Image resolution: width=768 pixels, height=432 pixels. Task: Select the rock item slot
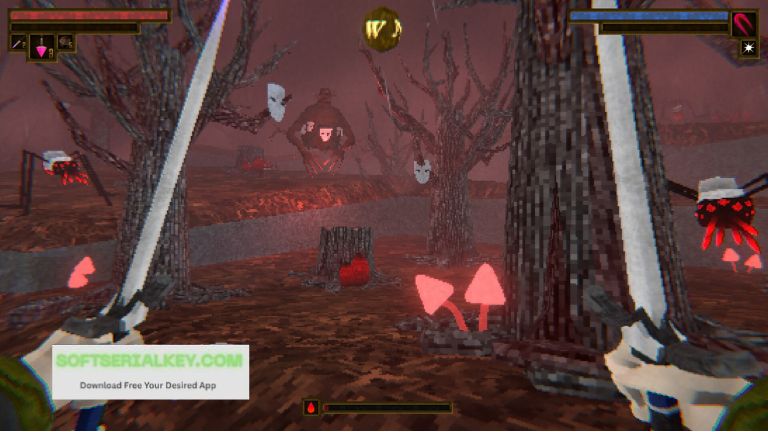click(x=66, y=43)
